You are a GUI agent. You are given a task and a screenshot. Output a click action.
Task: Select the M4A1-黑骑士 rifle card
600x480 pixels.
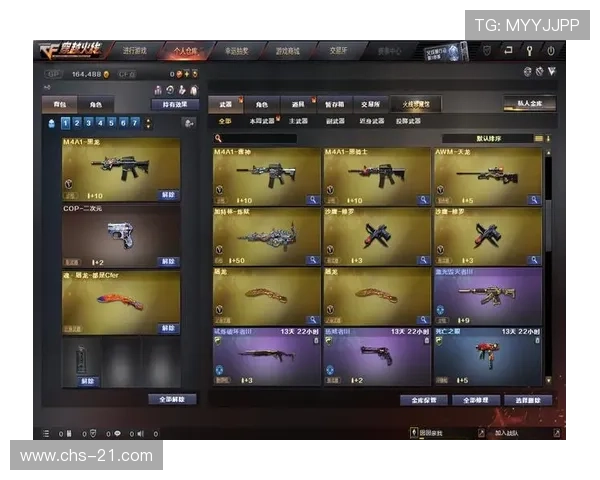[377, 177]
